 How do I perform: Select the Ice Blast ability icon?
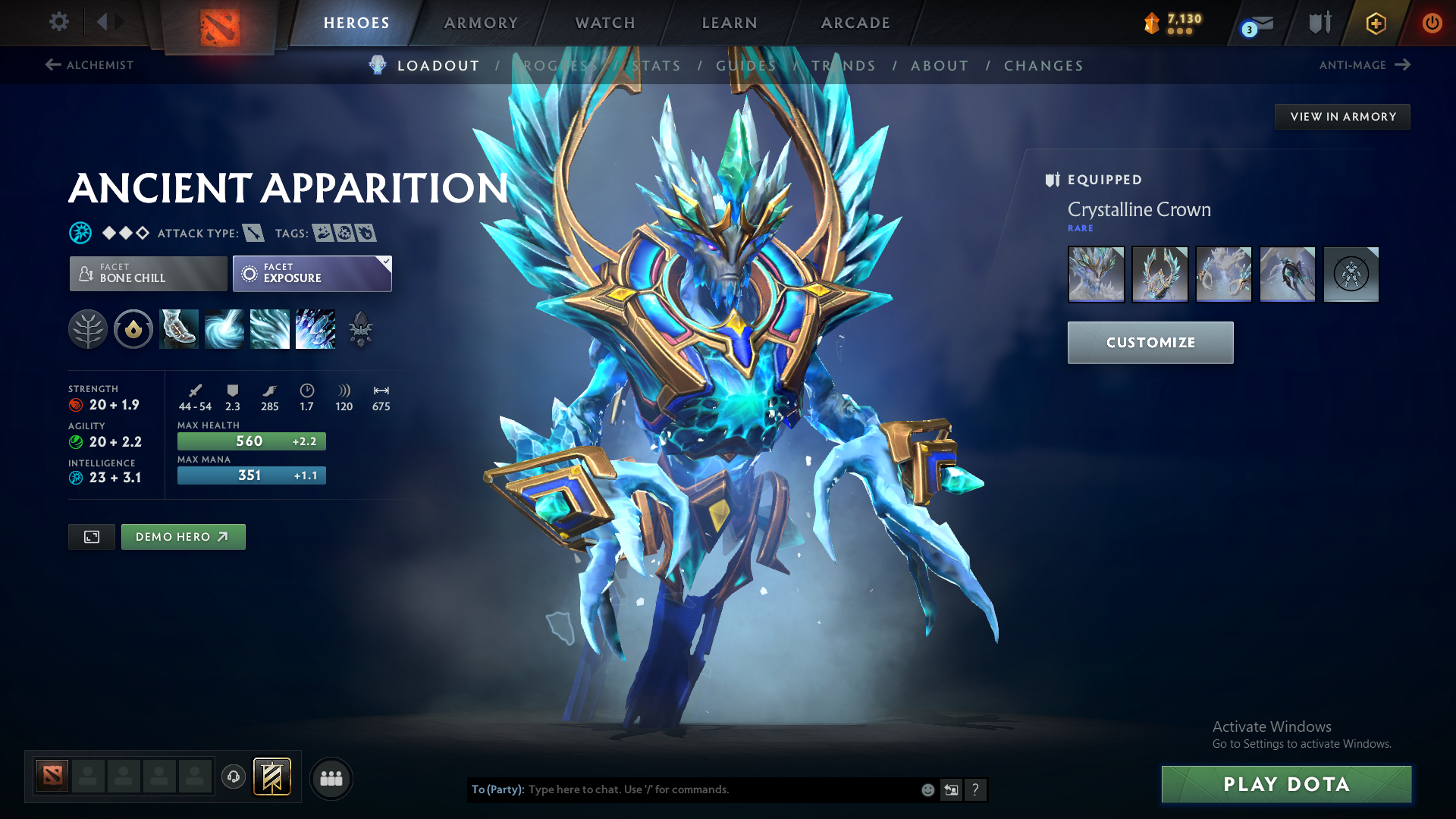click(x=315, y=329)
